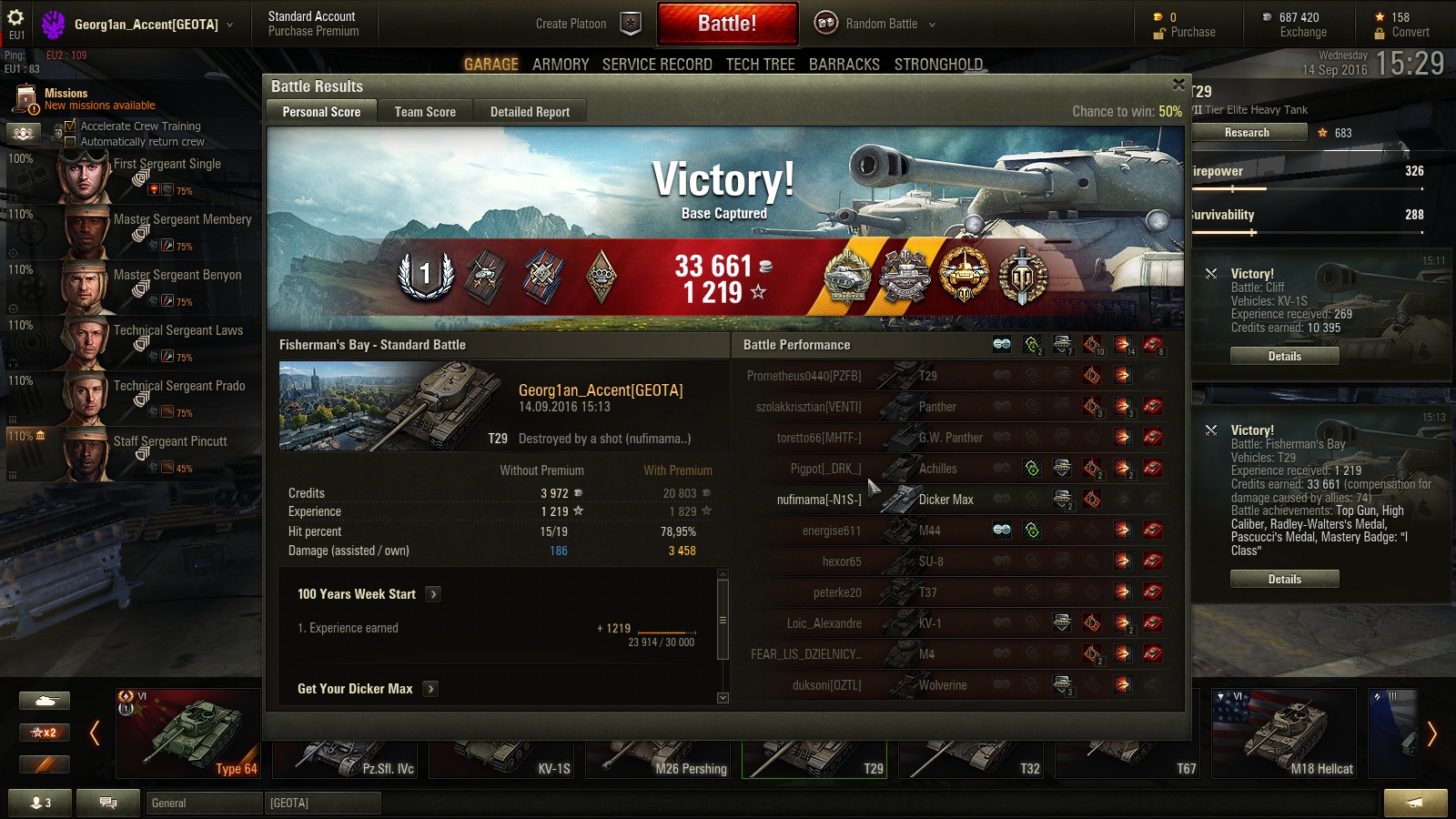Go to the Barracks
The image size is (1456, 819).
tap(844, 65)
